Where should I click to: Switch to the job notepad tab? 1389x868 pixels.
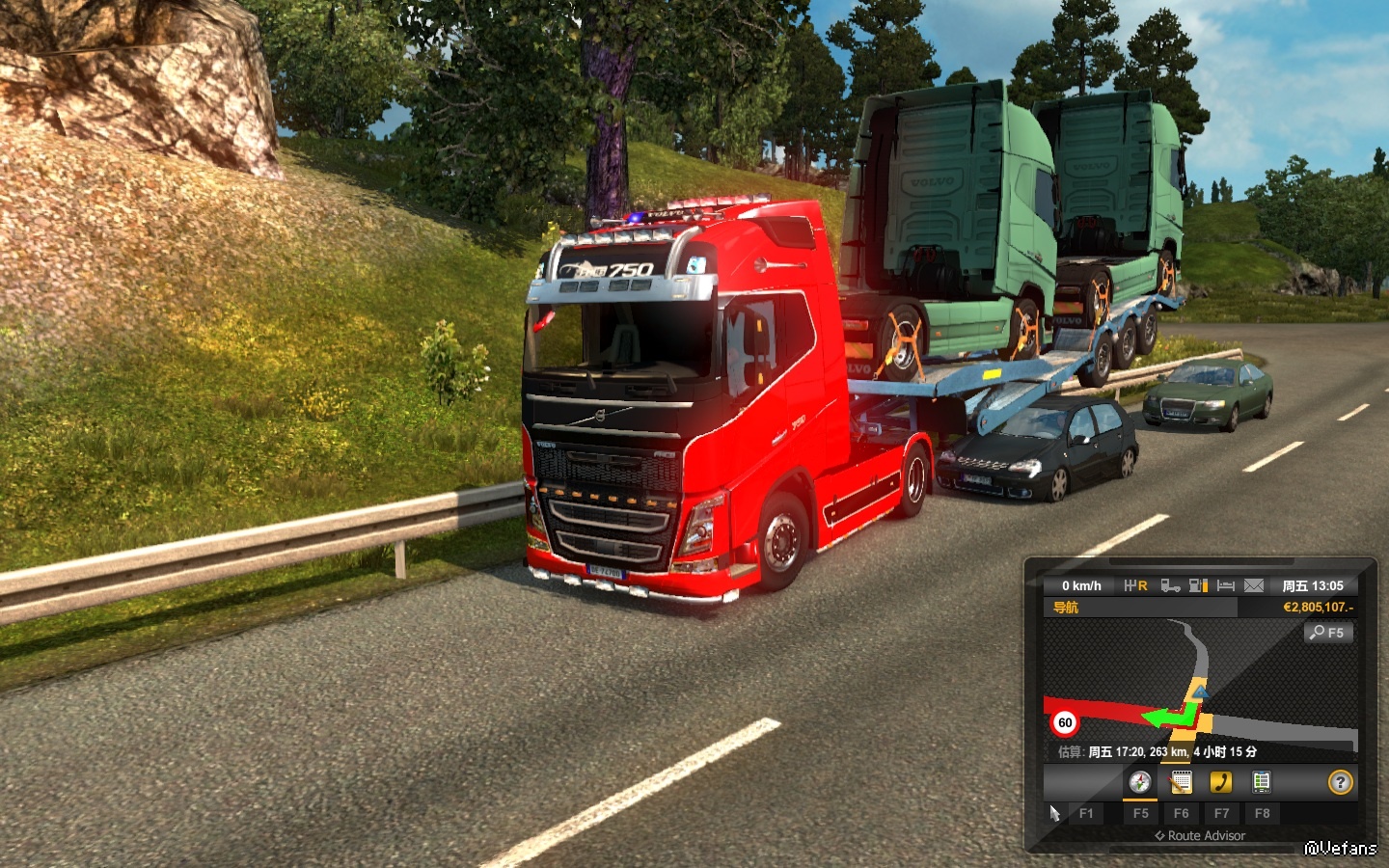pyautogui.click(x=1181, y=782)
